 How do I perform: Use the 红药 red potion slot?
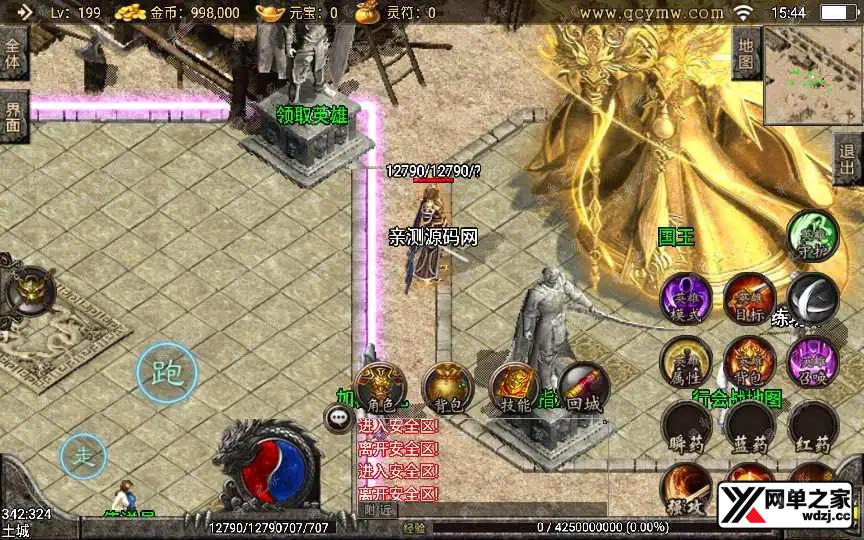812,427
